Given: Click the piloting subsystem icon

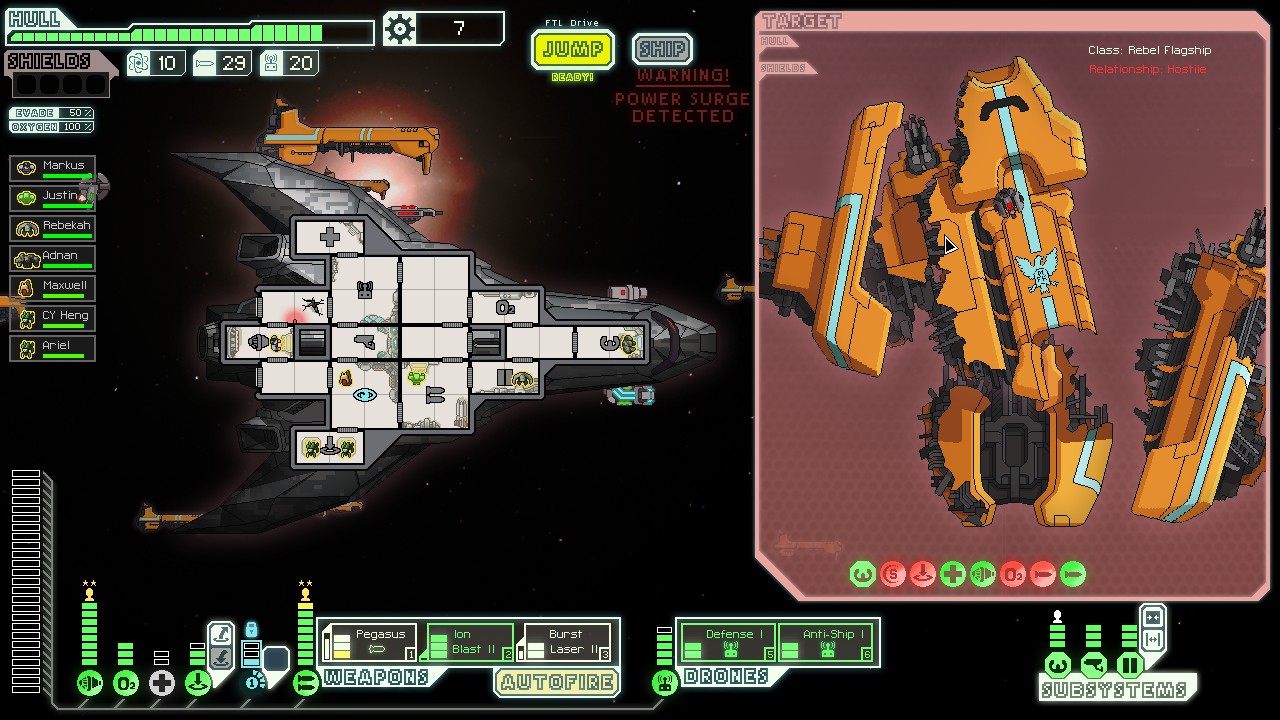Looking at the screenshot, I should pyautogui.click(x=1058, y=664).
